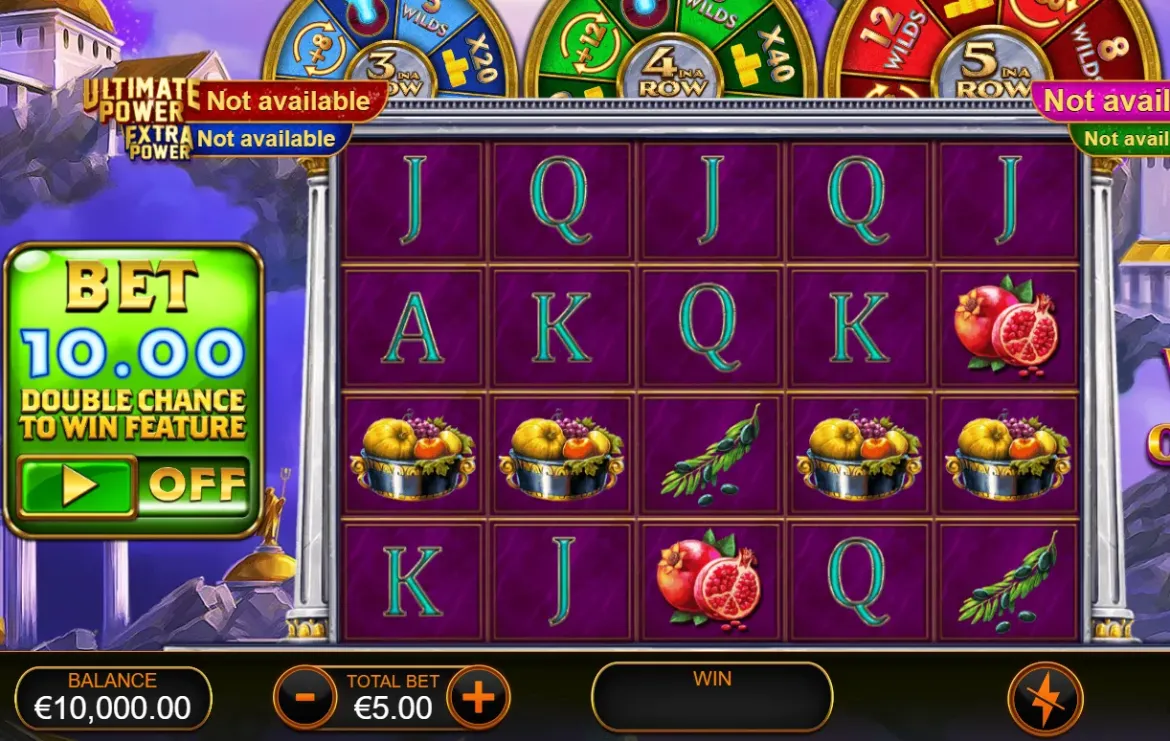Screen dimensions: 1170x741
Task: Toggle the Double Chance OFF switch
Action: pyautogui.click(x=196, y=485)
